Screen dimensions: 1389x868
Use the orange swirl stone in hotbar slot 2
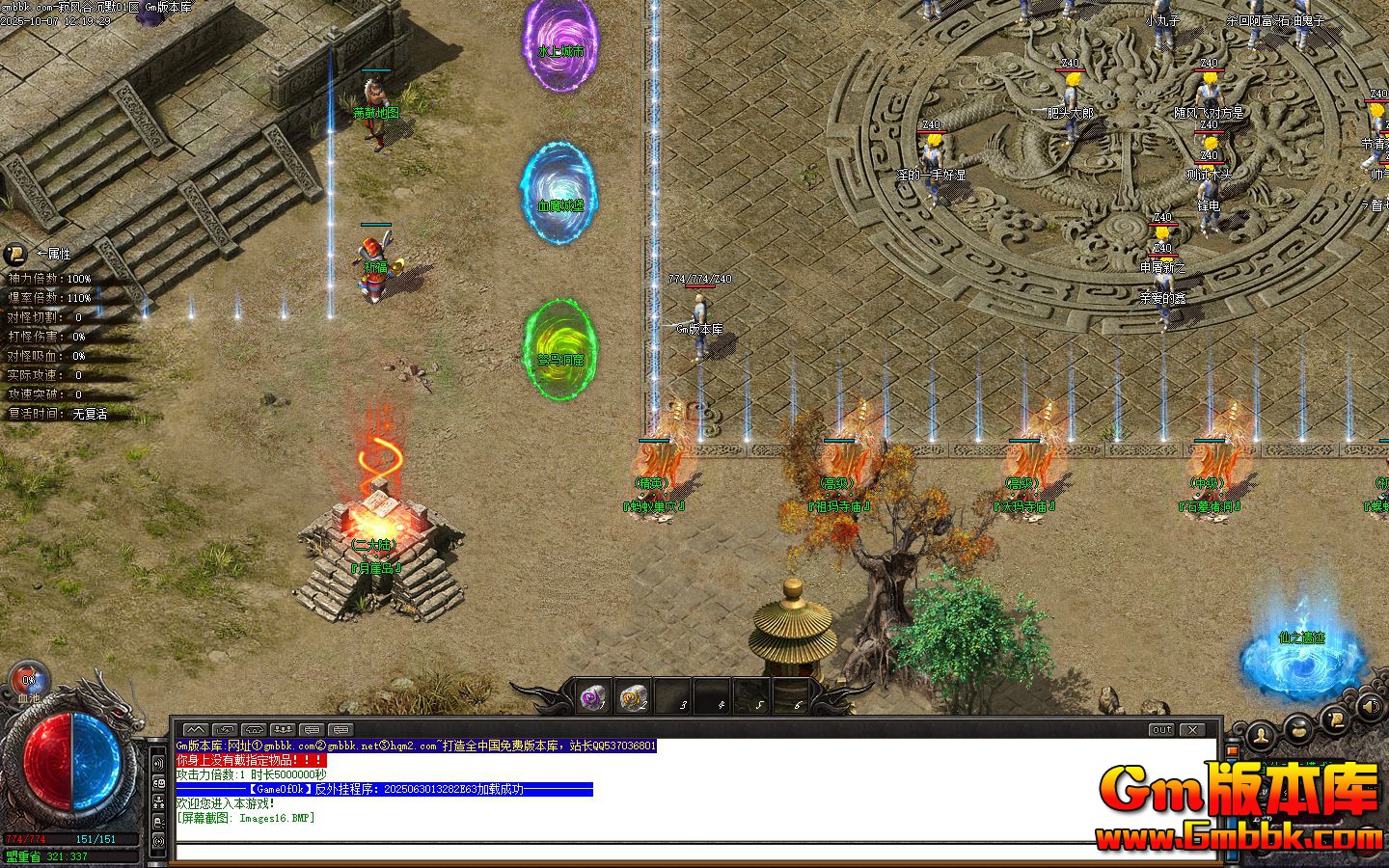coord(633,696)
